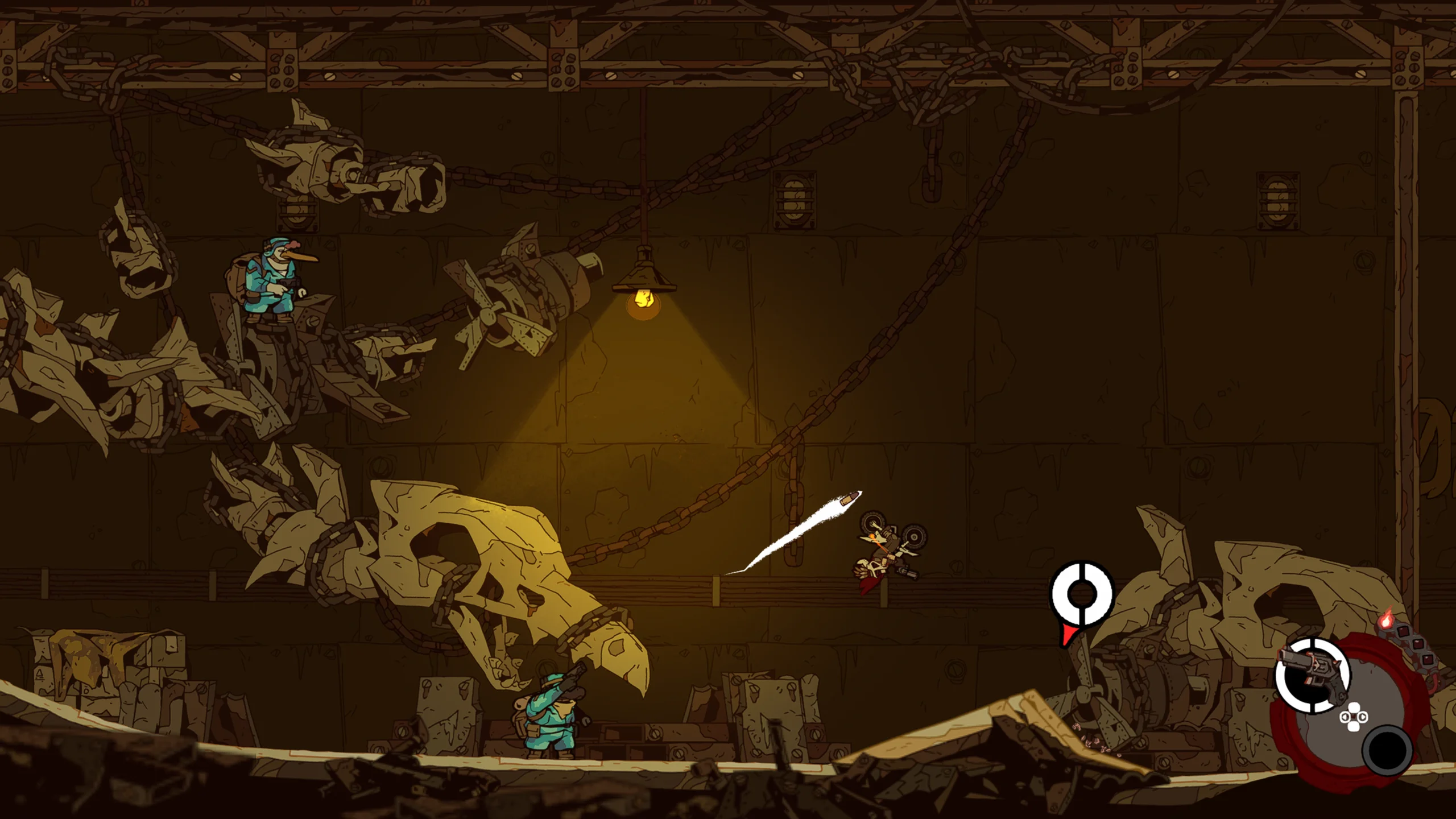
Task: Click the empty black secondary weapon slot
Action: (x=1387, y=750)
